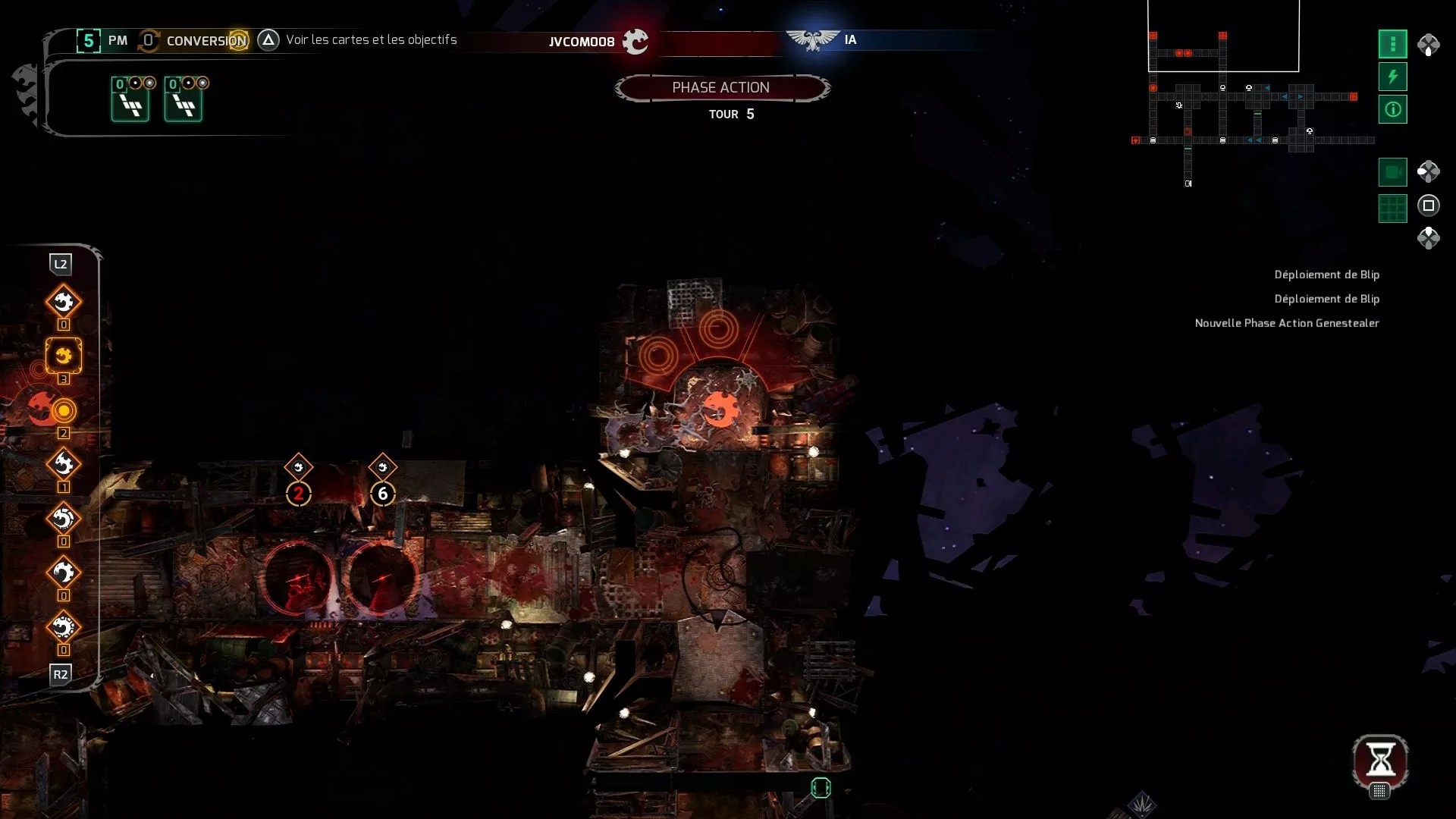
Task: Open the options menu icon above the minimap
Action: click(1392, 44)
